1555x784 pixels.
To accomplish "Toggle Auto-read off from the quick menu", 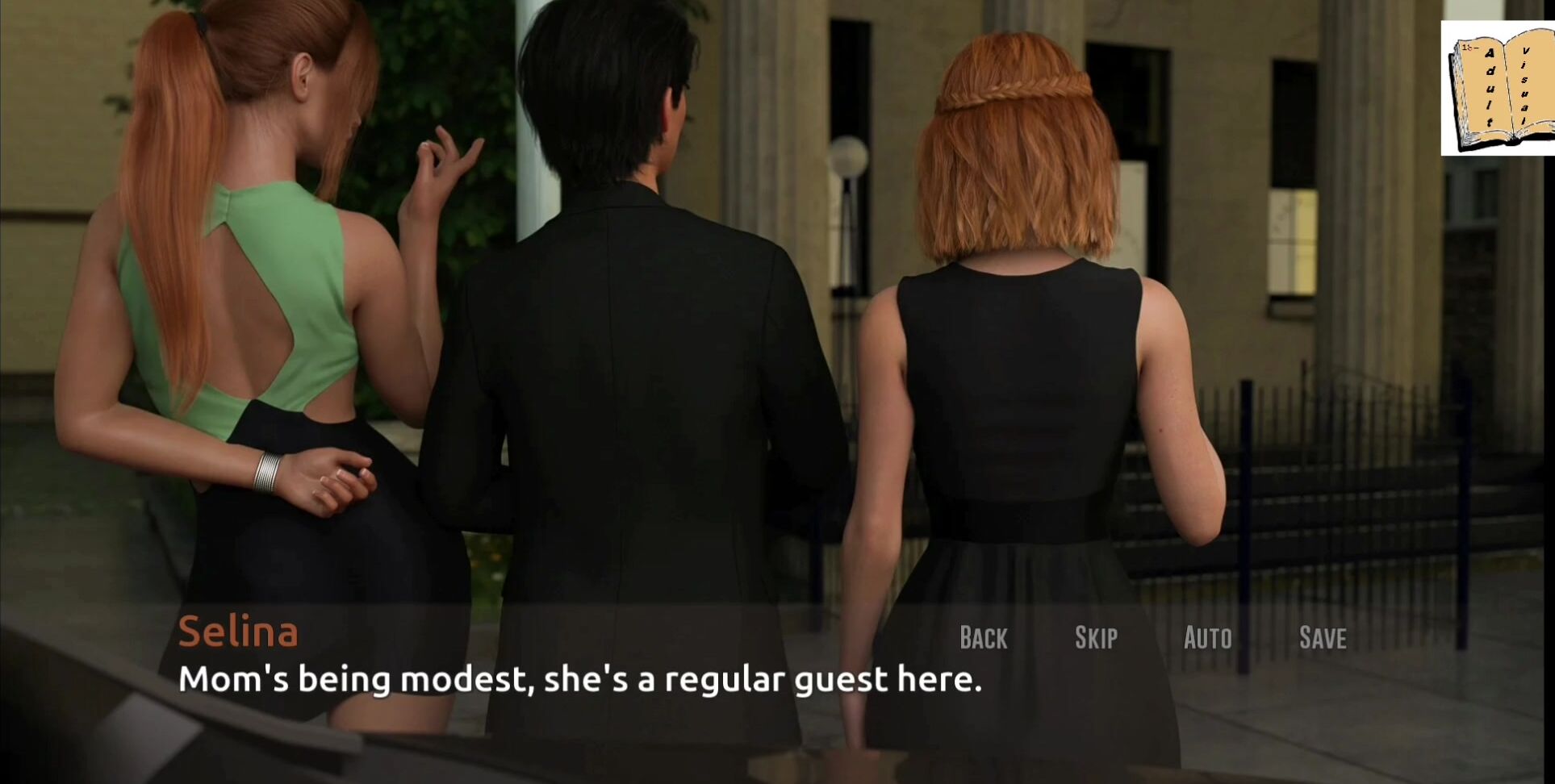I will pyautogui.click(x=1207, y=637).
